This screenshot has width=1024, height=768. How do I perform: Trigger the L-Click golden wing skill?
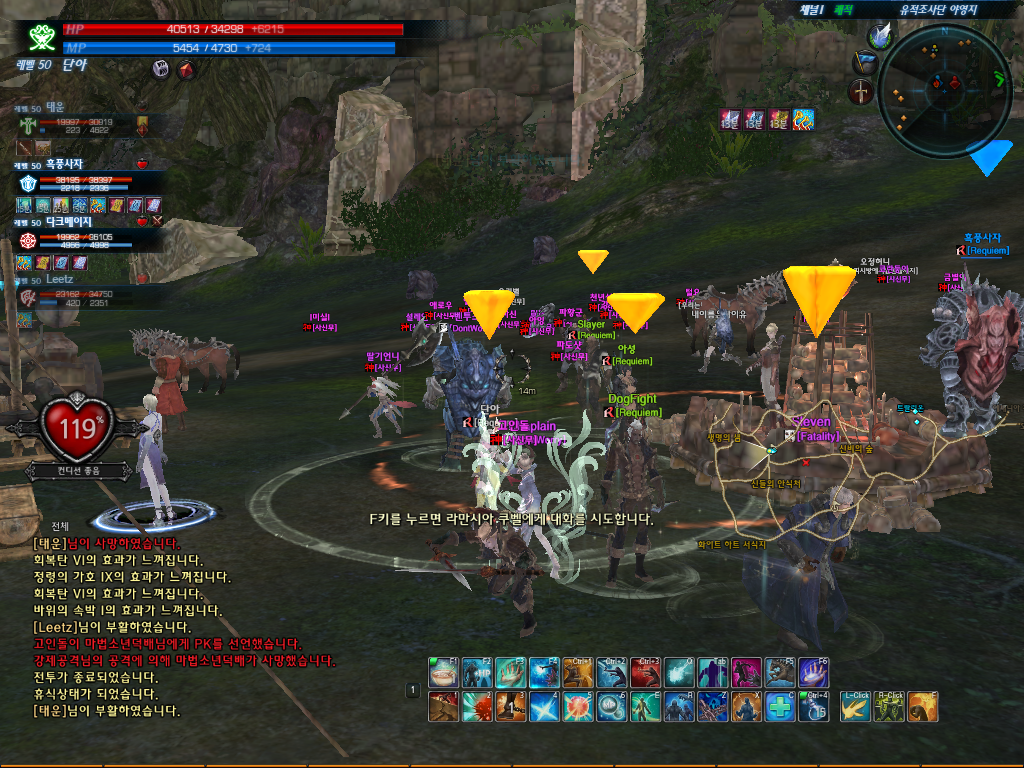(x=855, y=706)
